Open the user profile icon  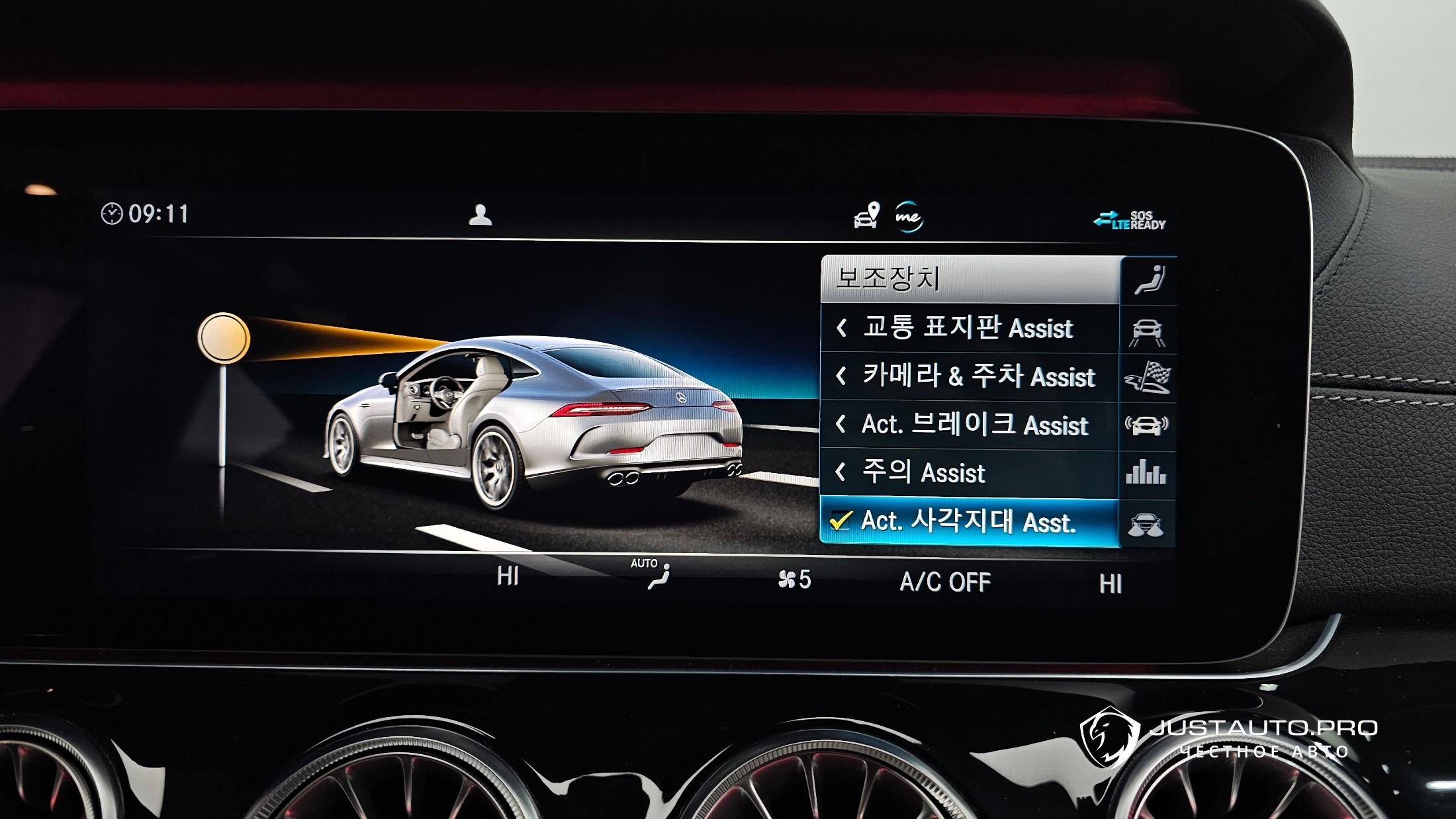480,215
